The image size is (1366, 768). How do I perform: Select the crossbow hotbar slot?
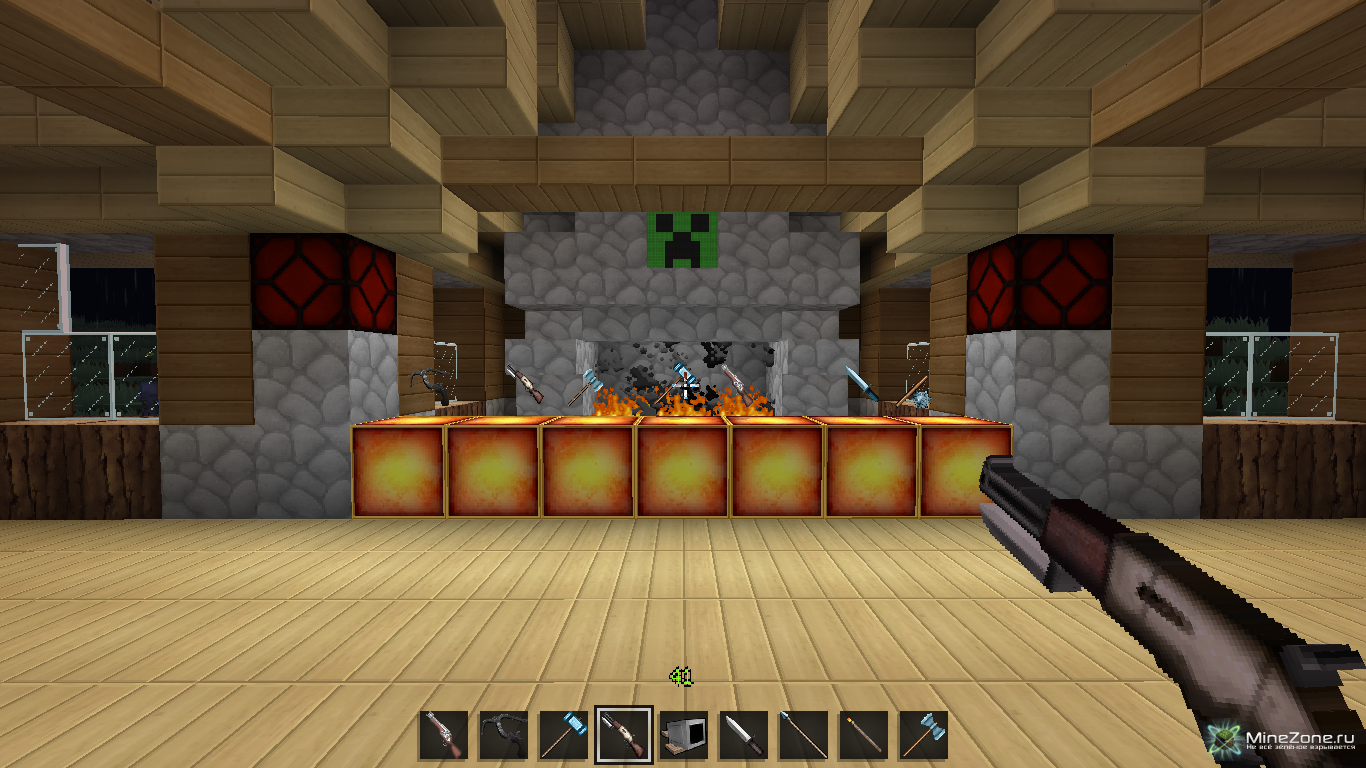click(503, 735)
